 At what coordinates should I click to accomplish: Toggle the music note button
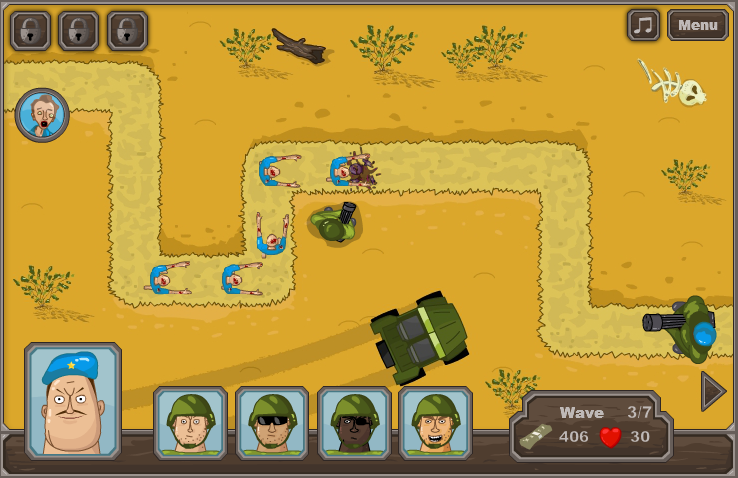pos(644,25)
